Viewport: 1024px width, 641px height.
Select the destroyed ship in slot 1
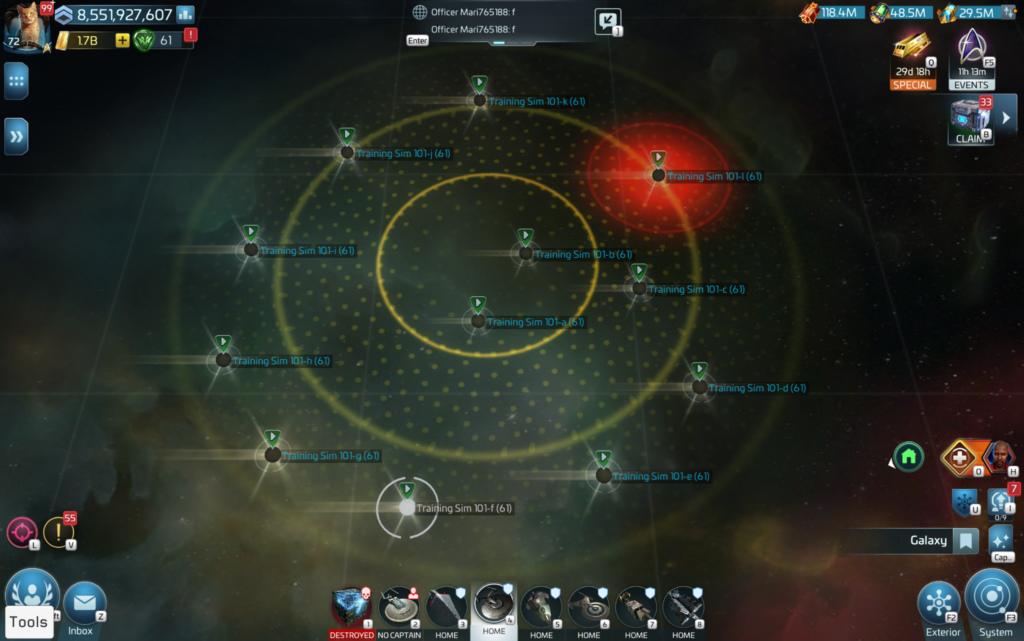pos(351,607)
